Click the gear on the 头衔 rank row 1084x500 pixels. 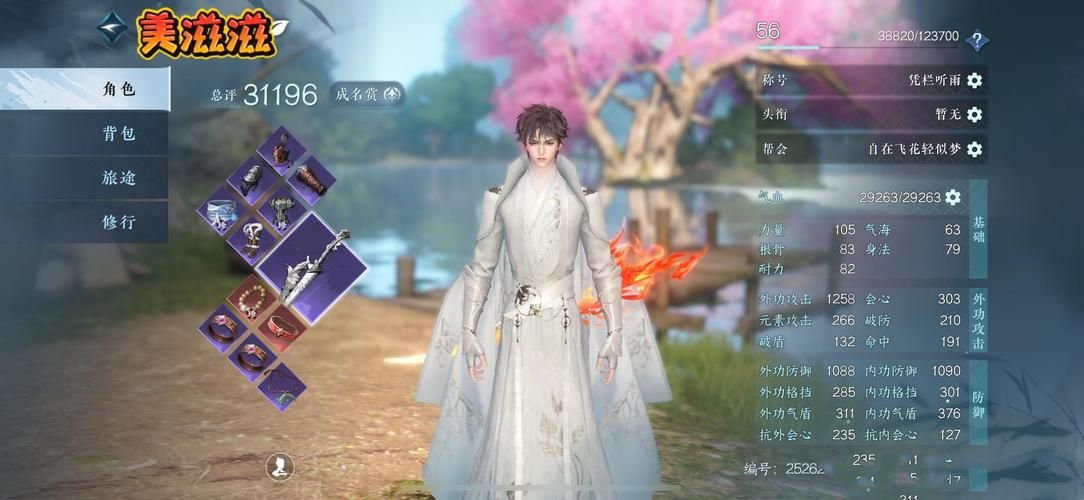[x=974, y=114]
